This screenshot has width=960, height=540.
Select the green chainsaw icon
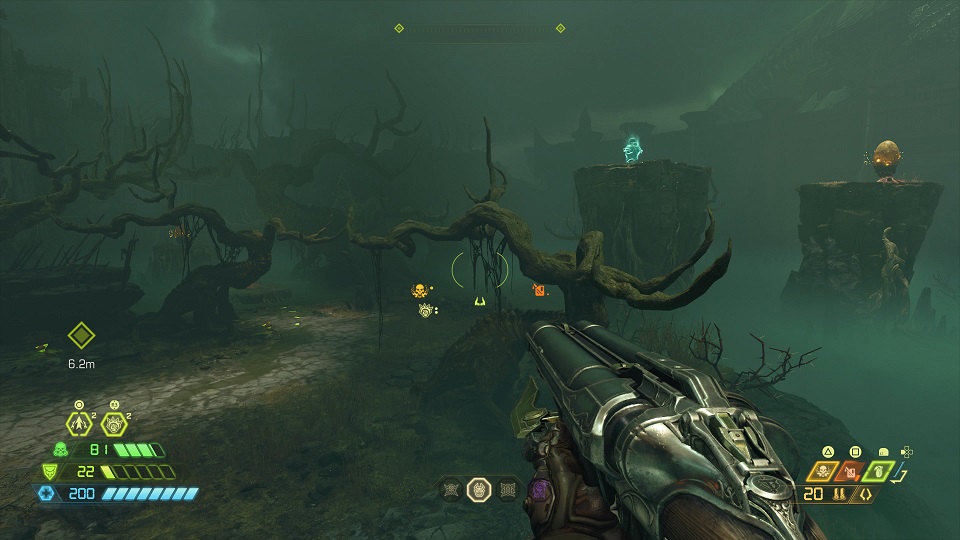[879, 469]
